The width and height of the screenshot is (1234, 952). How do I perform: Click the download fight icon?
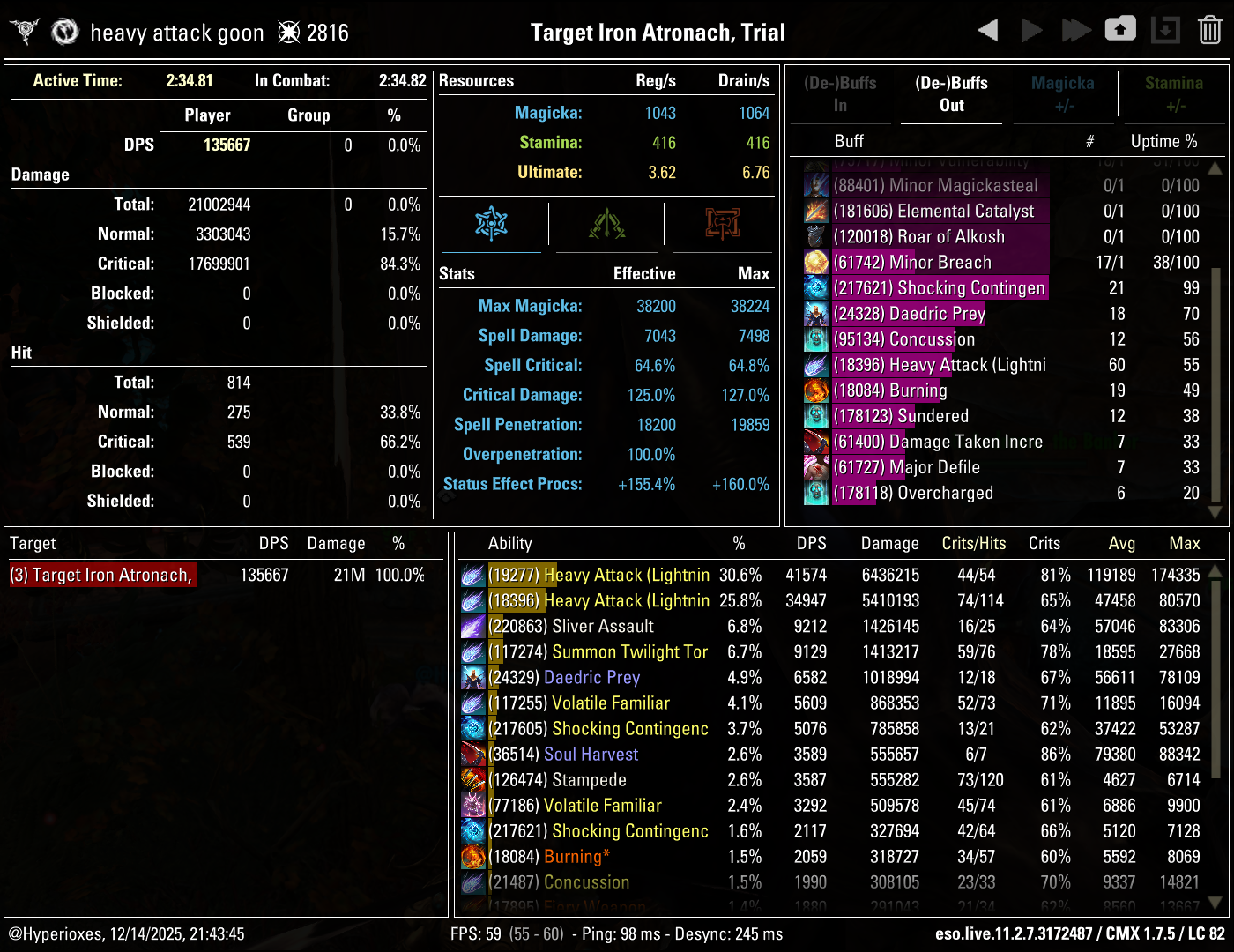tap(1165, 29)
